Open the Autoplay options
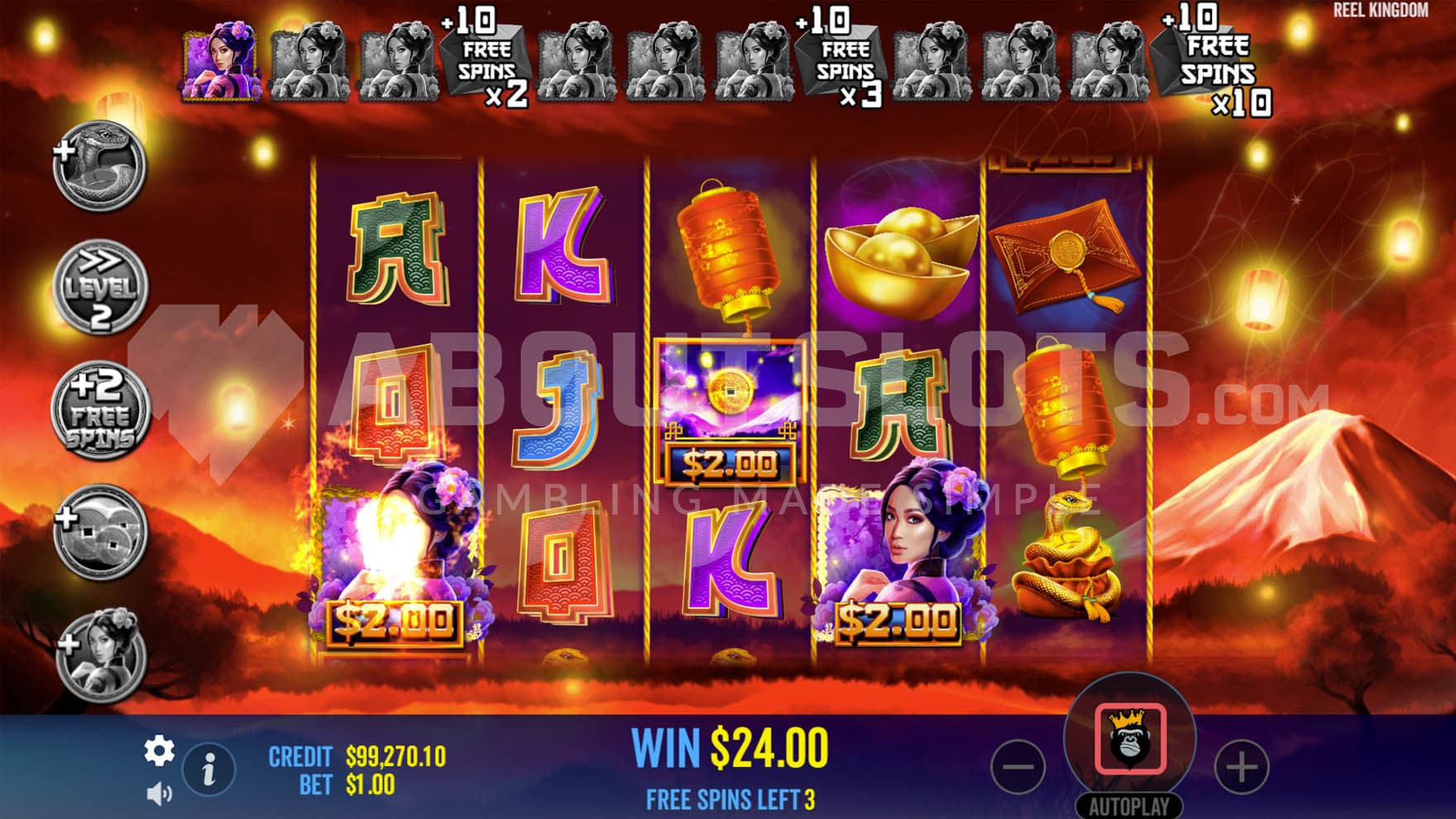Screen dimensions: 1456x819 (x=1129, y=807)
